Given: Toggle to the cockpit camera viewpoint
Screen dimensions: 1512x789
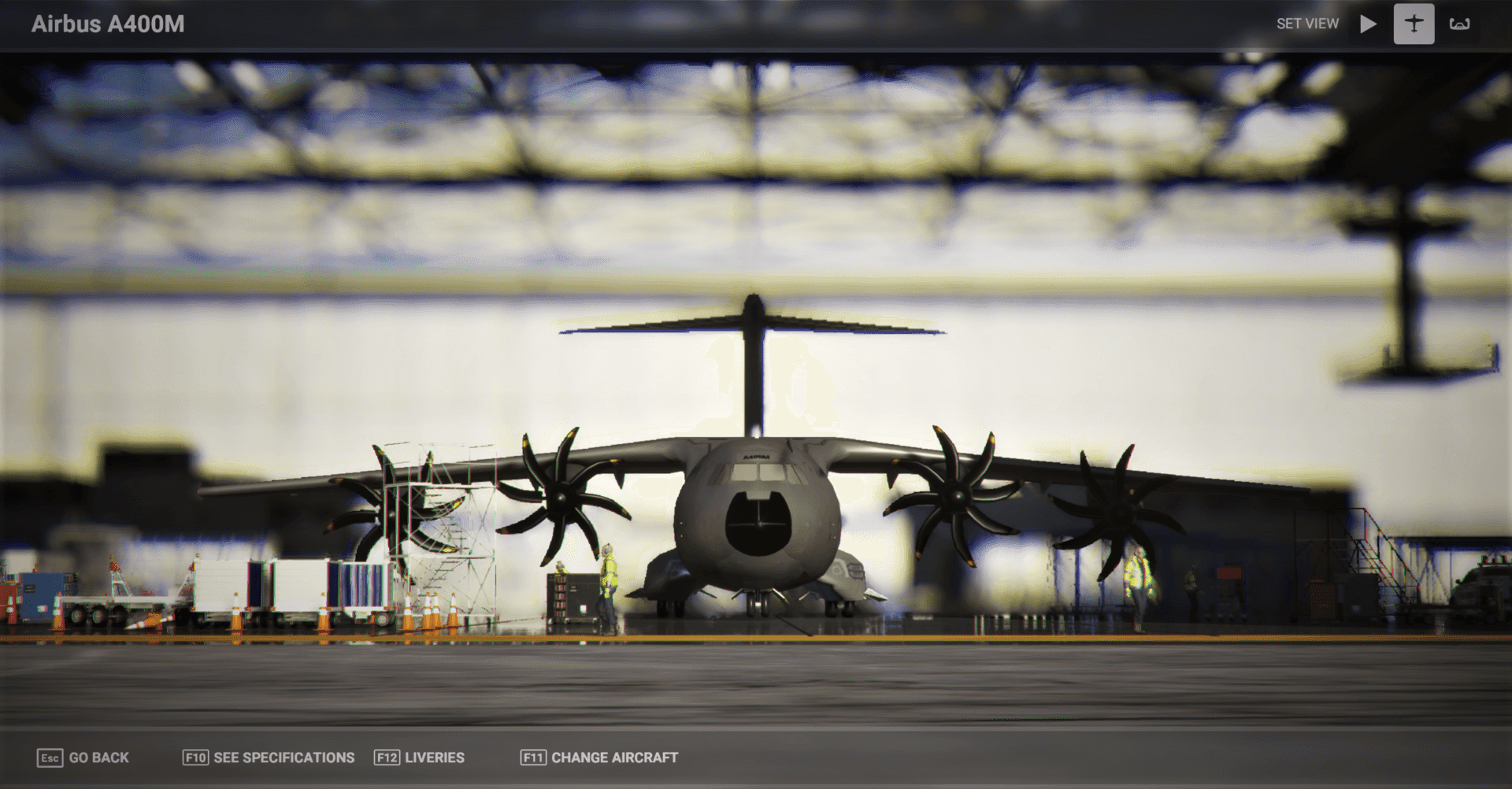Looking at the screenshot, I should point(1459,23).
